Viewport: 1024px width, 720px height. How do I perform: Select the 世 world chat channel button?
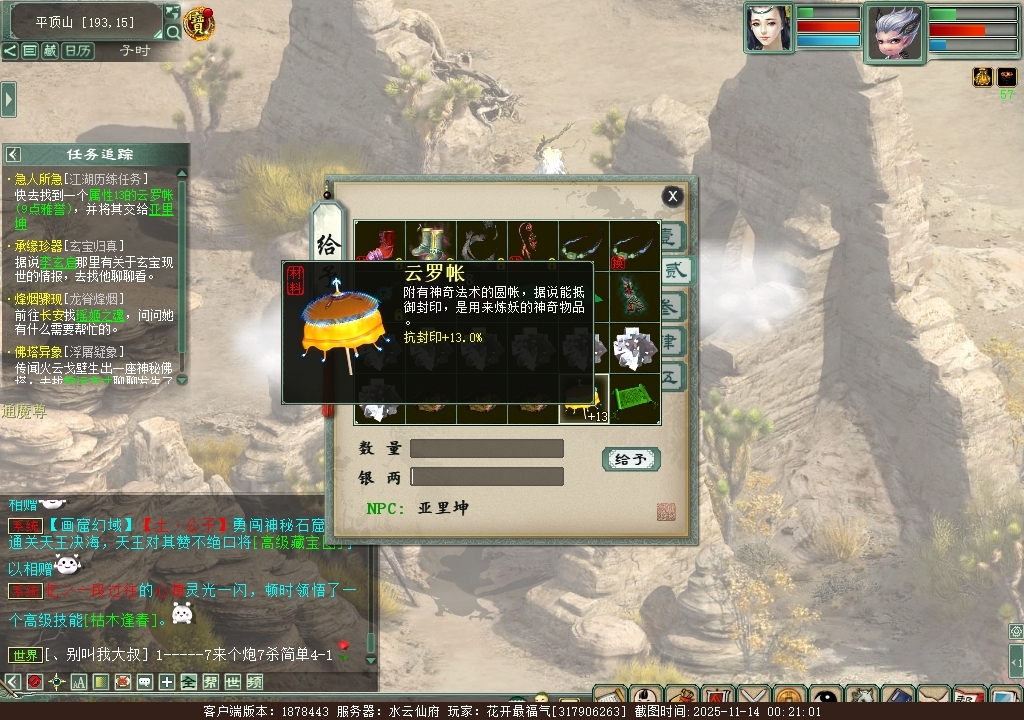coord(233,682)
